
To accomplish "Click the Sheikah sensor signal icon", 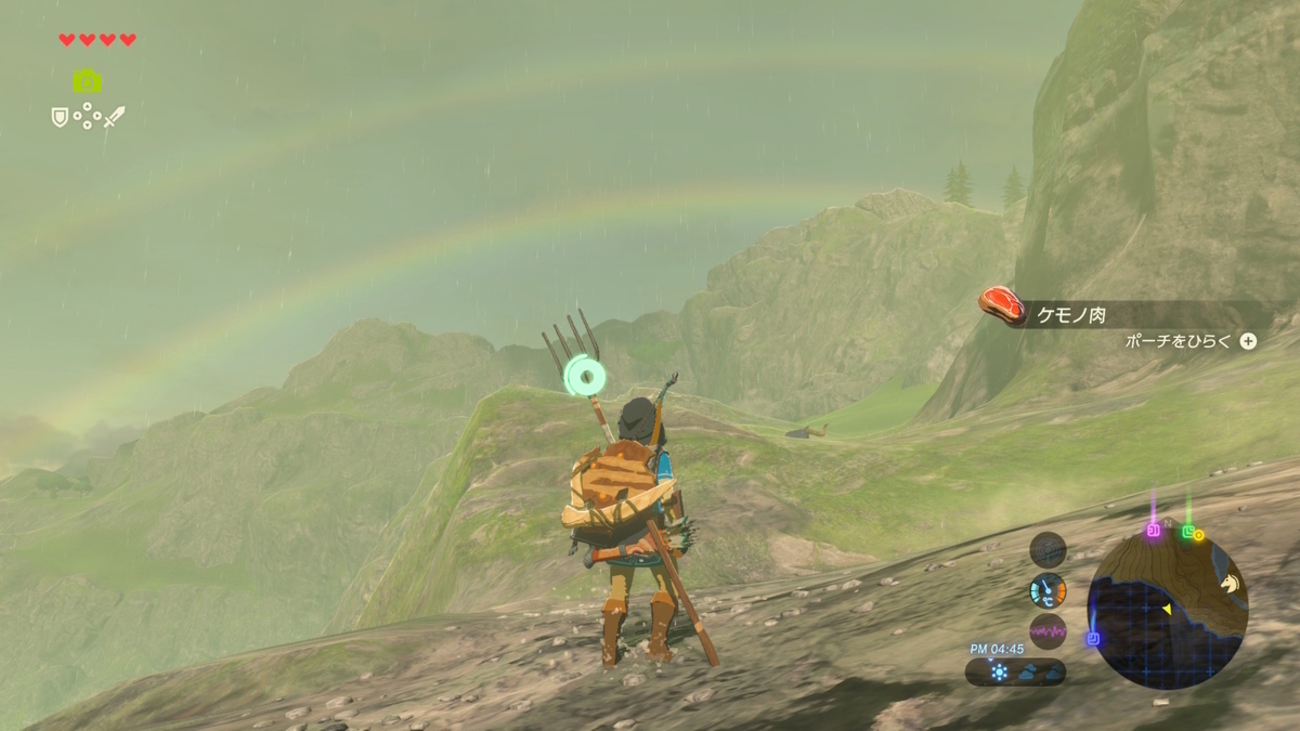I will [1048, 550].
